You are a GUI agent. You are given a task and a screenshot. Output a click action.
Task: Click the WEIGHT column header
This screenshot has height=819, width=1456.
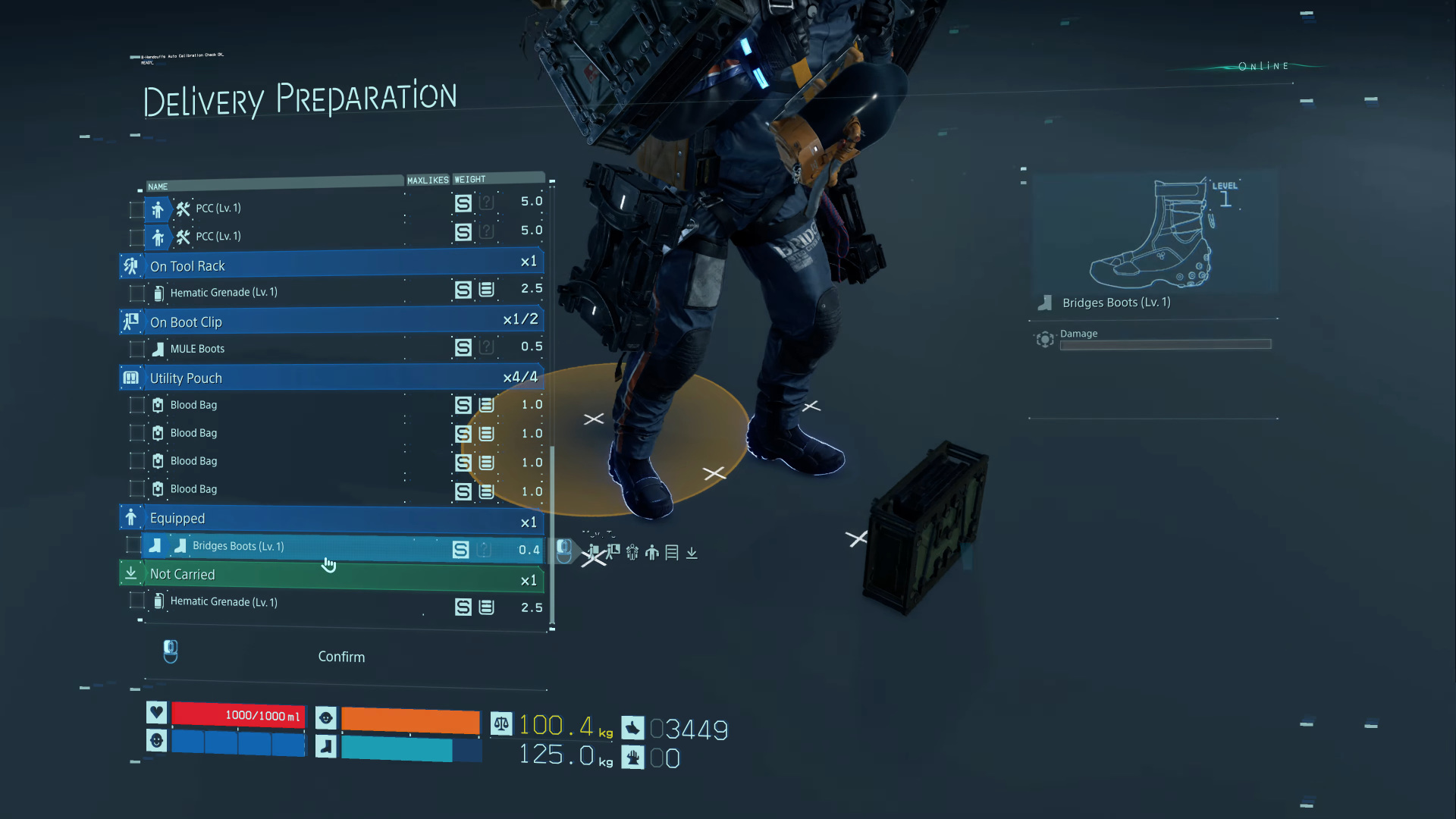[469, 180]
